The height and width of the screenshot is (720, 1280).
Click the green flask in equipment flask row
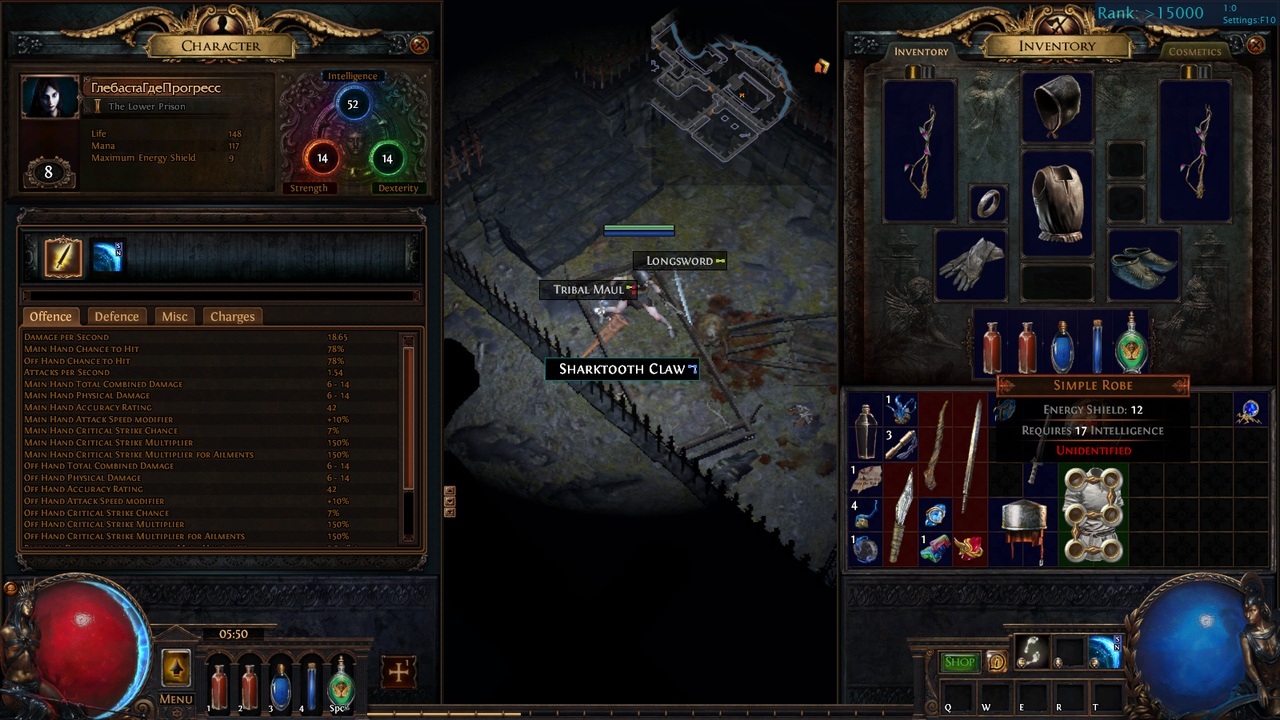tap(1131, 345)
